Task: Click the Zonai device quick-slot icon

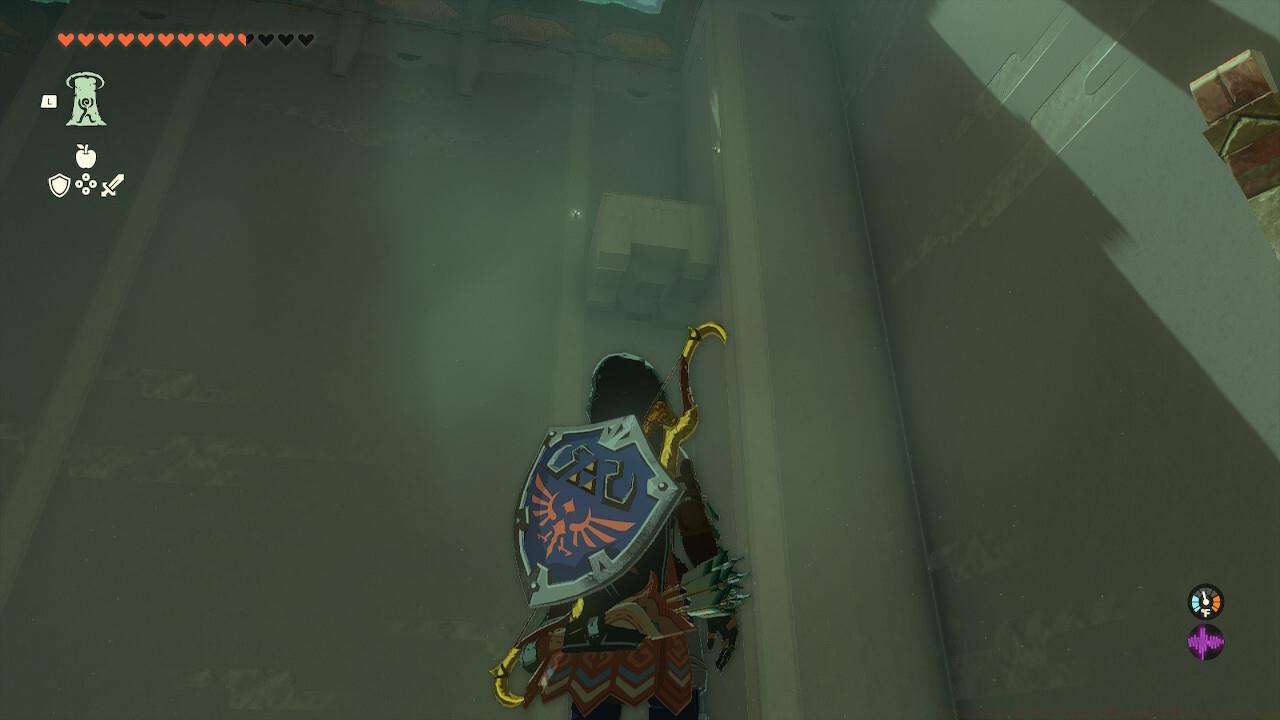Action: 87,184
